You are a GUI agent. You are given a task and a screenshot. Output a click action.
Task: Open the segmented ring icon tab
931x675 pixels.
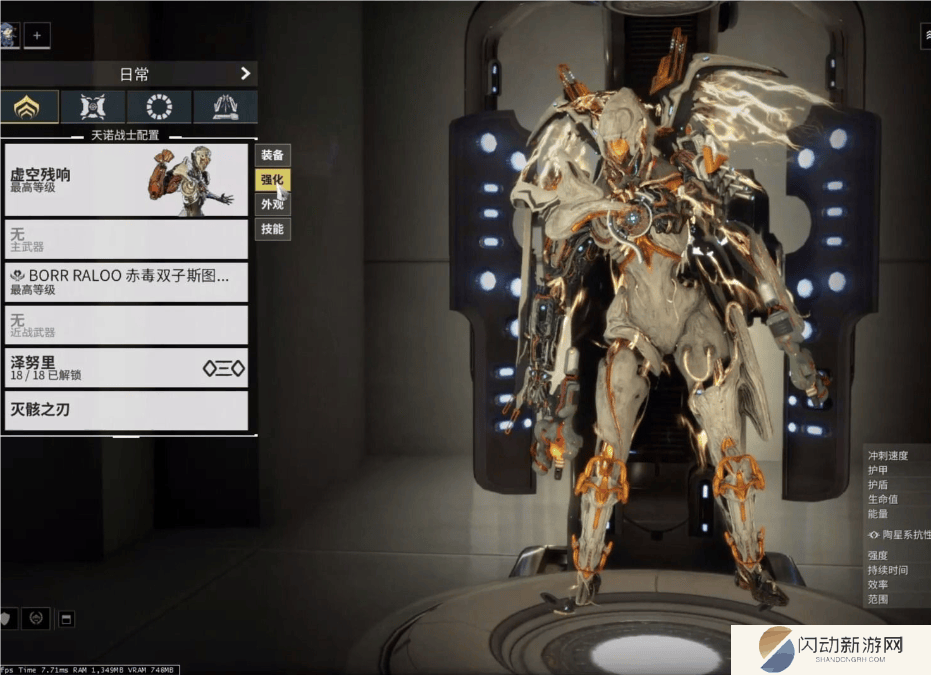point(159,107)
